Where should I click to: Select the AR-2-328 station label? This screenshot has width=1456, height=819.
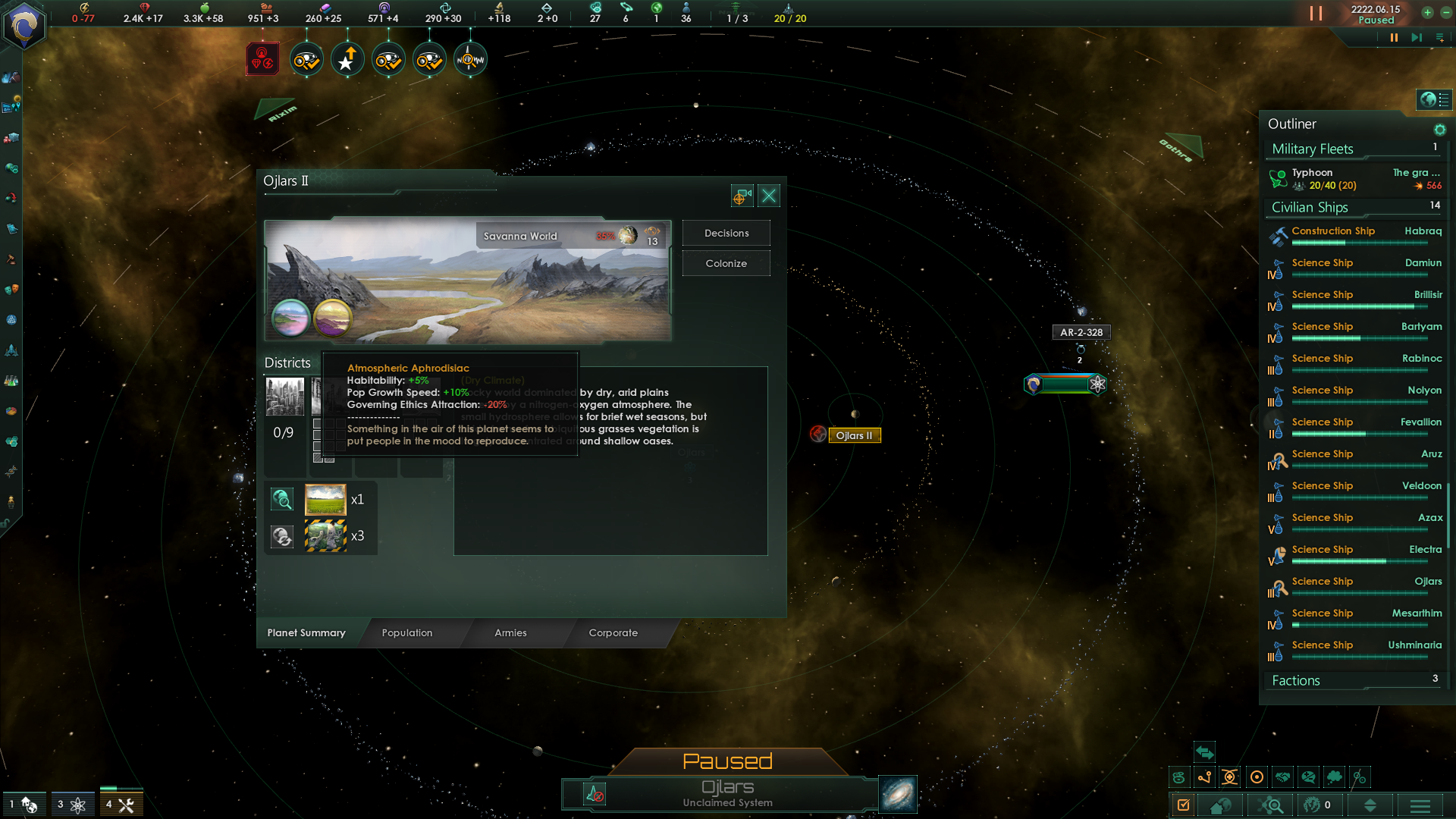pyautogui.click(x=1081, y=332)
